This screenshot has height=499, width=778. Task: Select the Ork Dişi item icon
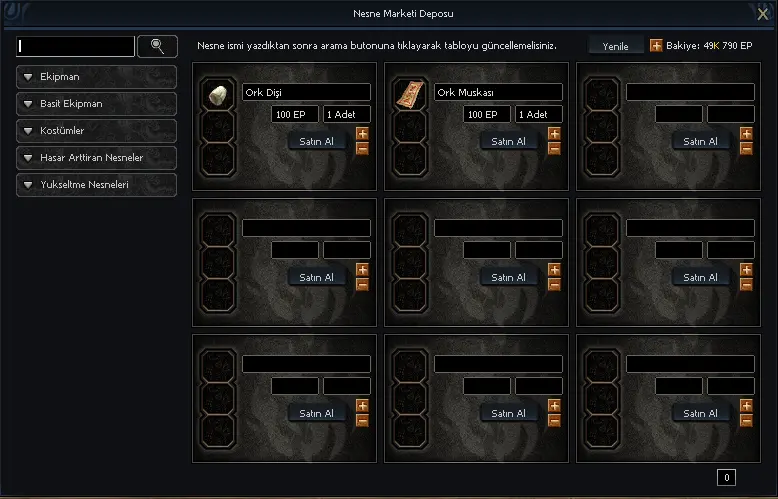[218, 96]
